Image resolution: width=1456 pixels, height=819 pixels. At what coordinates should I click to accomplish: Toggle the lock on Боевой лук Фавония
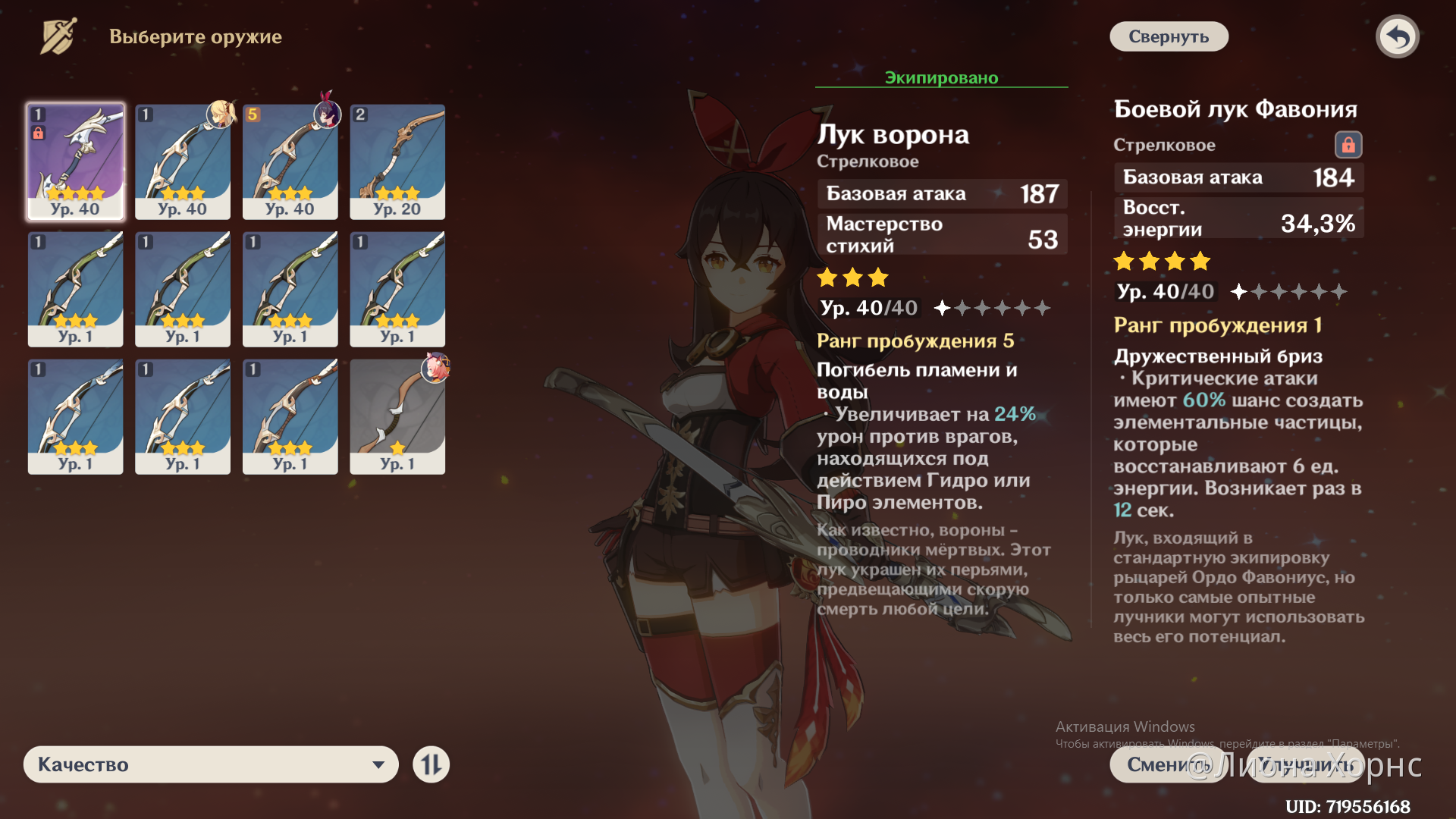[1348, 145]
